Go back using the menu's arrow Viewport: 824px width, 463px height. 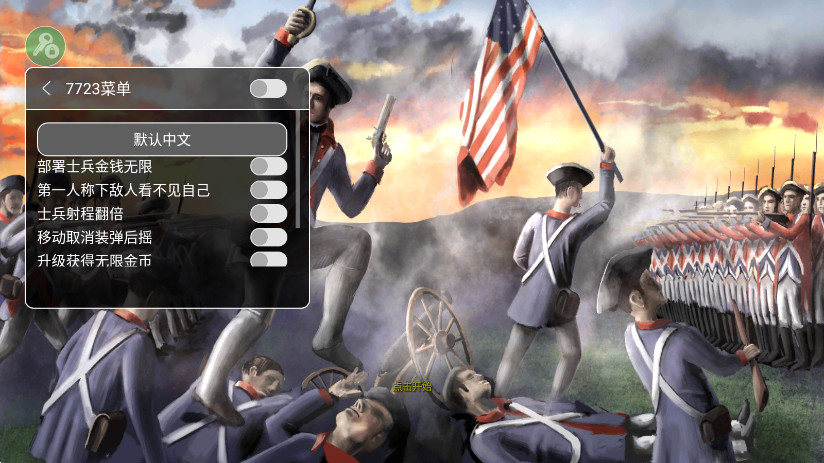coord(46,89)
